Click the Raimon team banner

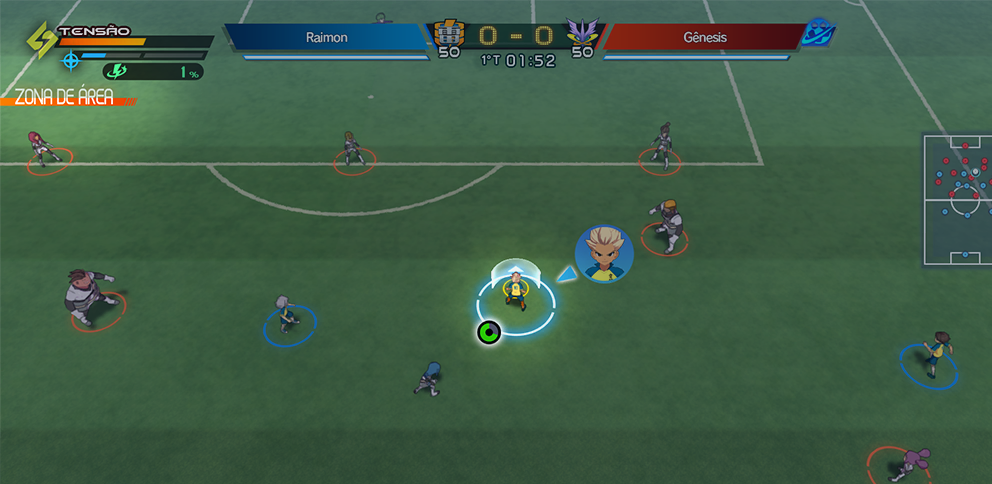[328, 37]
